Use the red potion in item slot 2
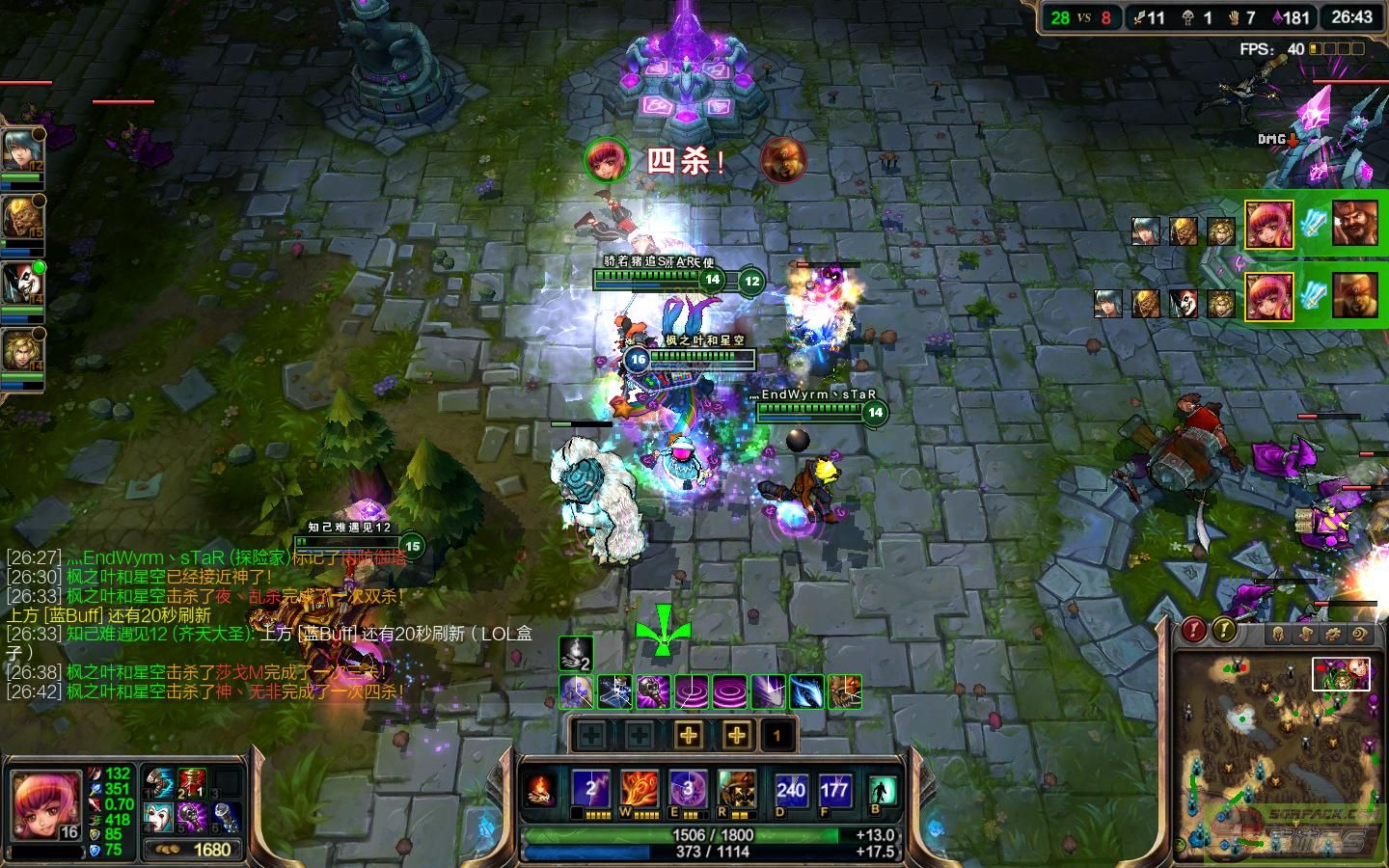1389x868 pixels. [193, 783]
